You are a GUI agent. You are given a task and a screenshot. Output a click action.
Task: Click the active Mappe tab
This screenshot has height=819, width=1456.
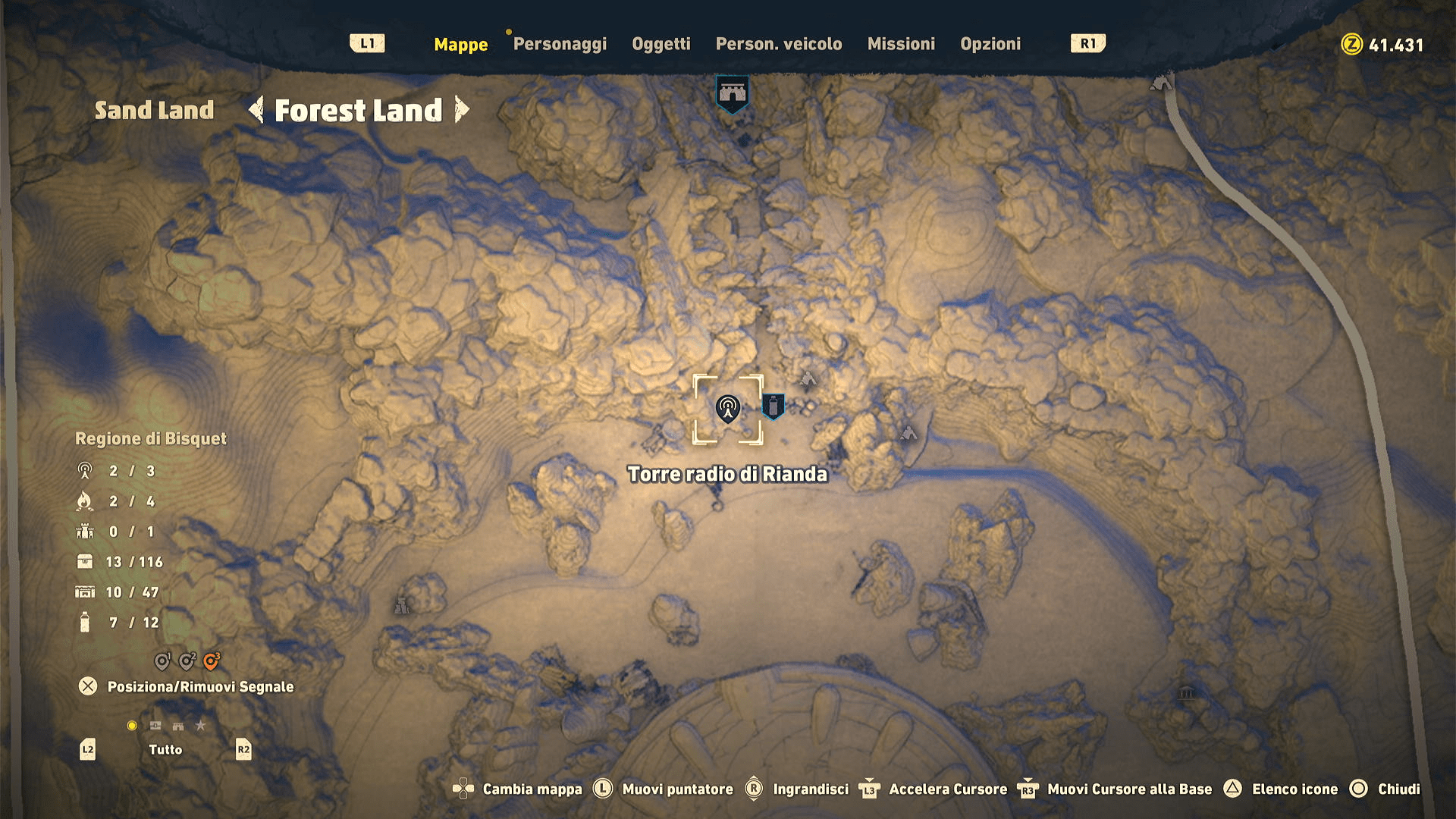tap(460, 45)
